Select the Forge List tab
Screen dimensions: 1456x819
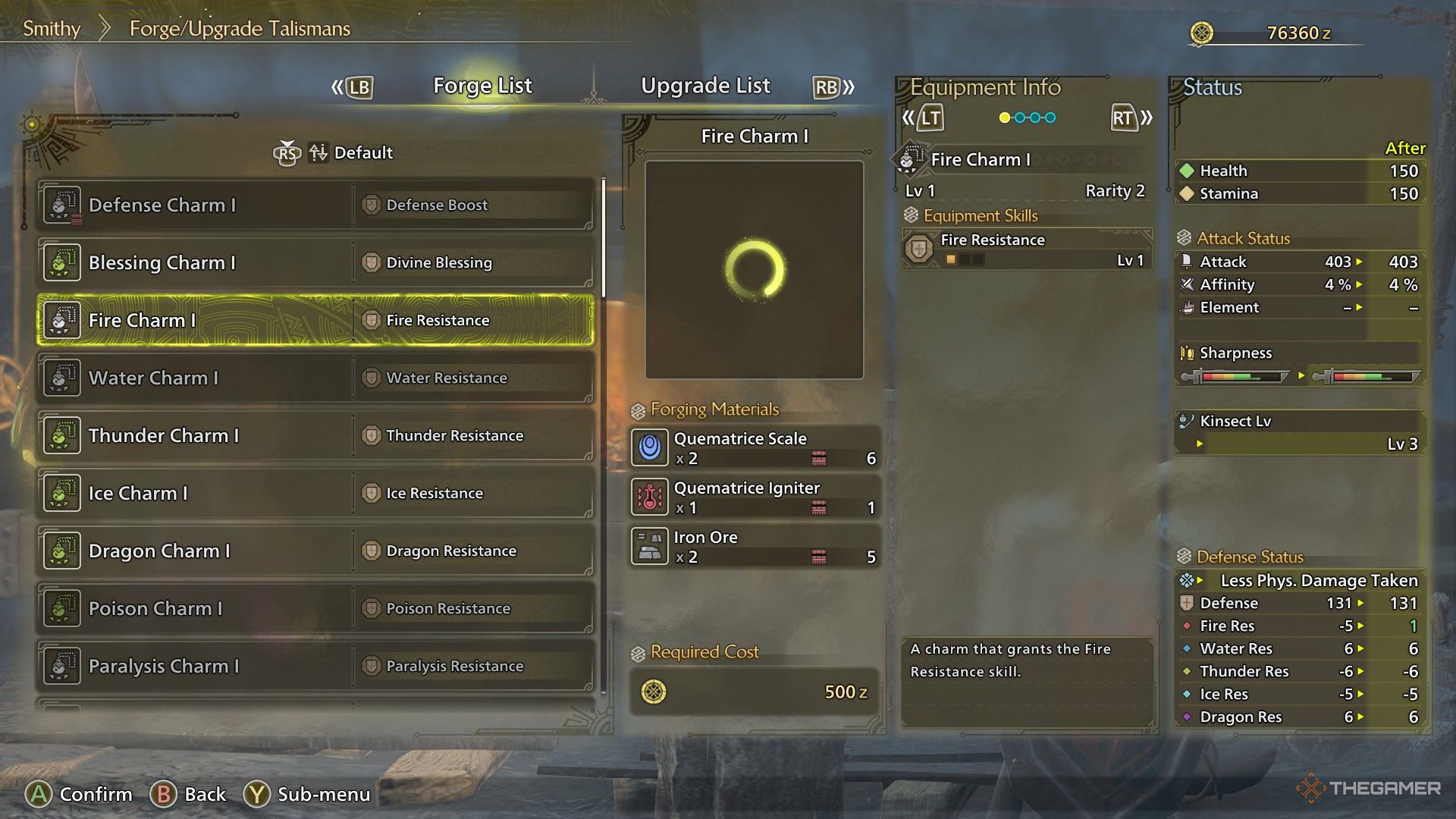pyautogui.click(x=482, y=86)
